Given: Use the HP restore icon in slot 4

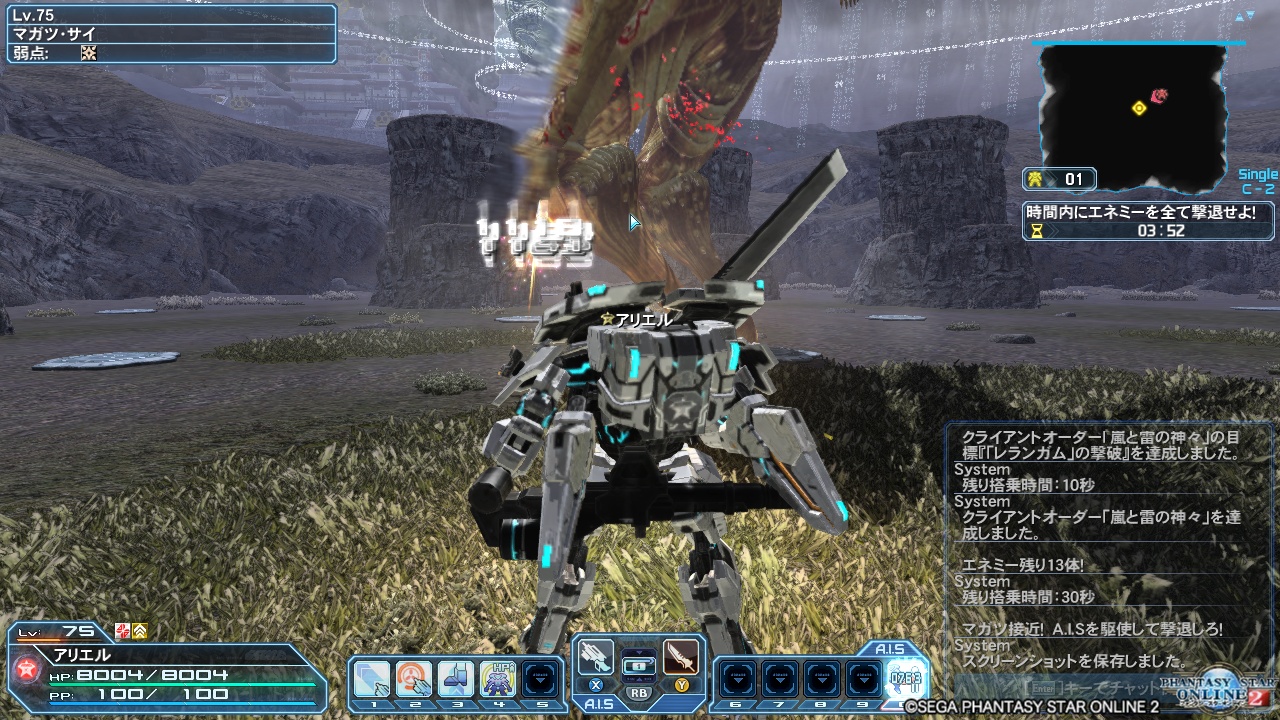Looking at the screenshot, I should click(x=496, y=676).
